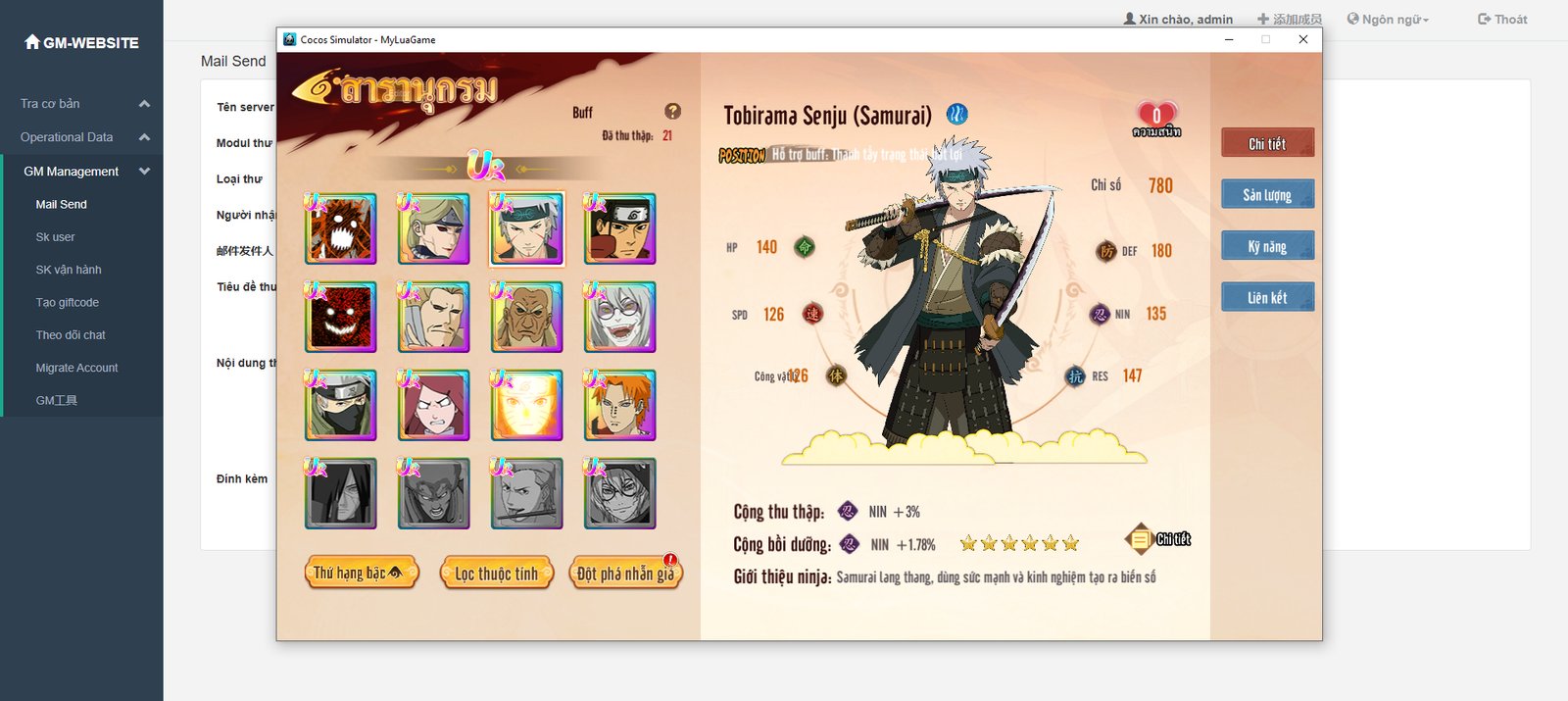Viewport: 1568px width, 701px height.
Task: Select the glowing yellow Naruto portrait
Action: (527, 406)
